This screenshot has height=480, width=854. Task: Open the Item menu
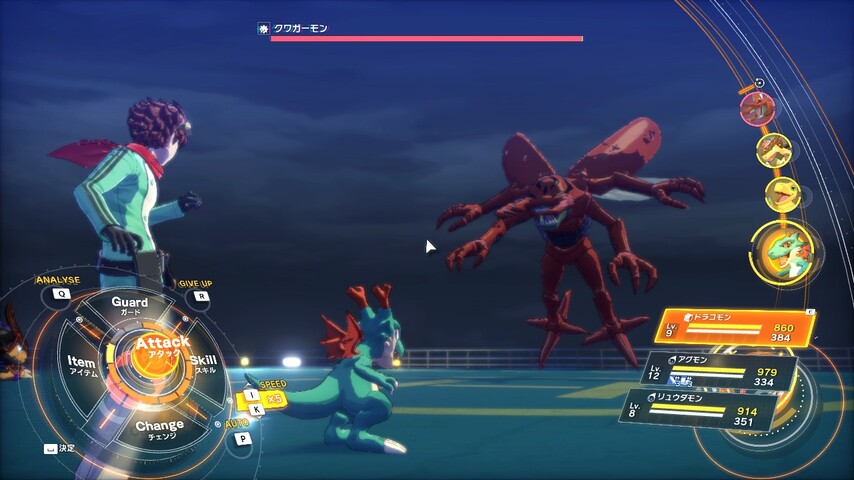tap(82, 365)
